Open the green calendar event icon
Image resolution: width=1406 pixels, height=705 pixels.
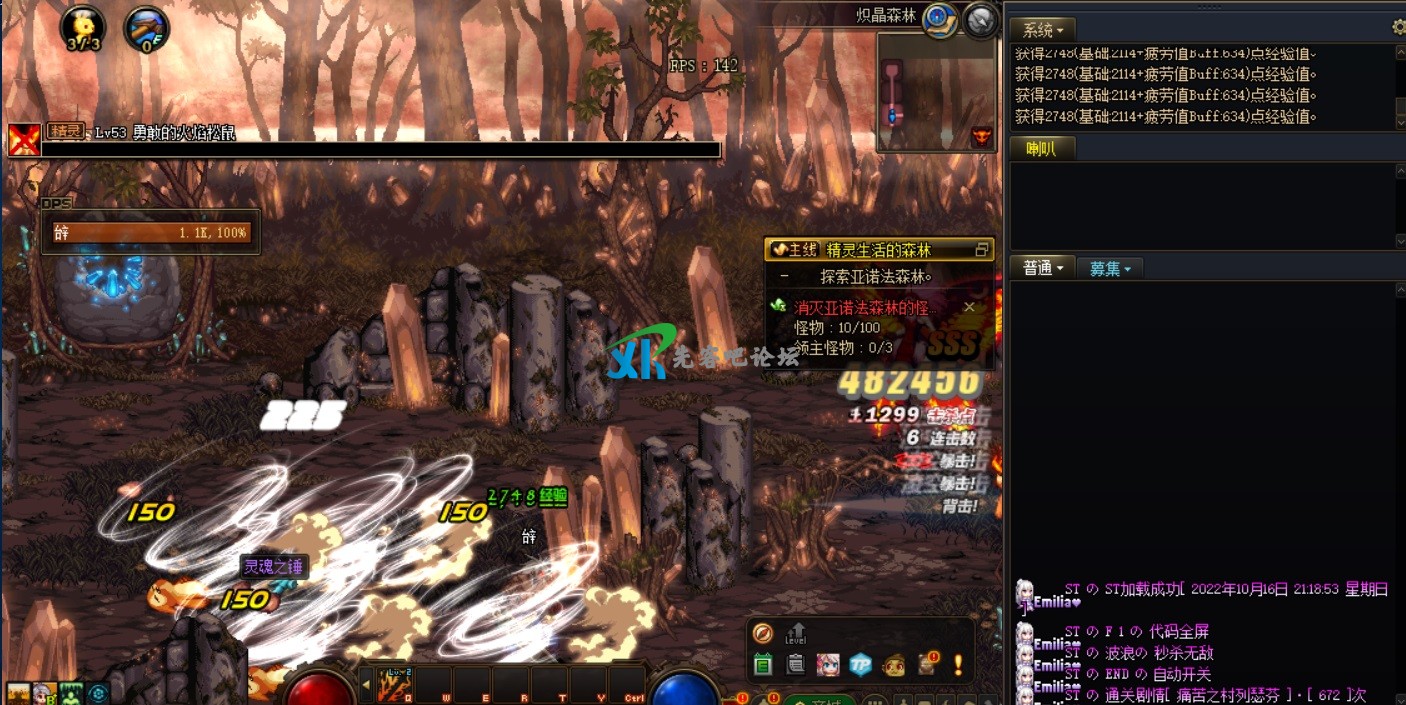pos(763,664)
